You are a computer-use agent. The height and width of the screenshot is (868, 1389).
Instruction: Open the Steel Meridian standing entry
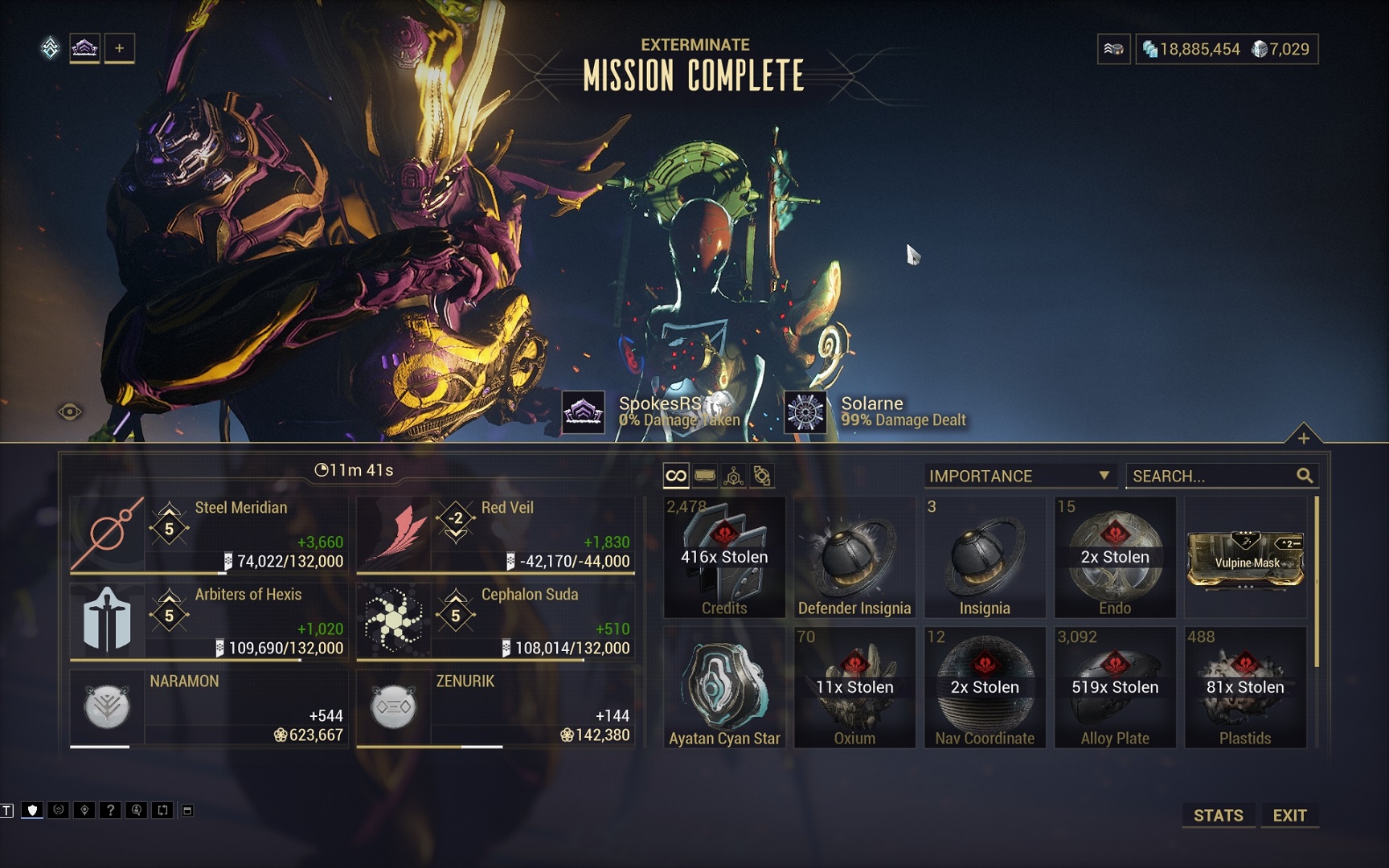point(209,534)
